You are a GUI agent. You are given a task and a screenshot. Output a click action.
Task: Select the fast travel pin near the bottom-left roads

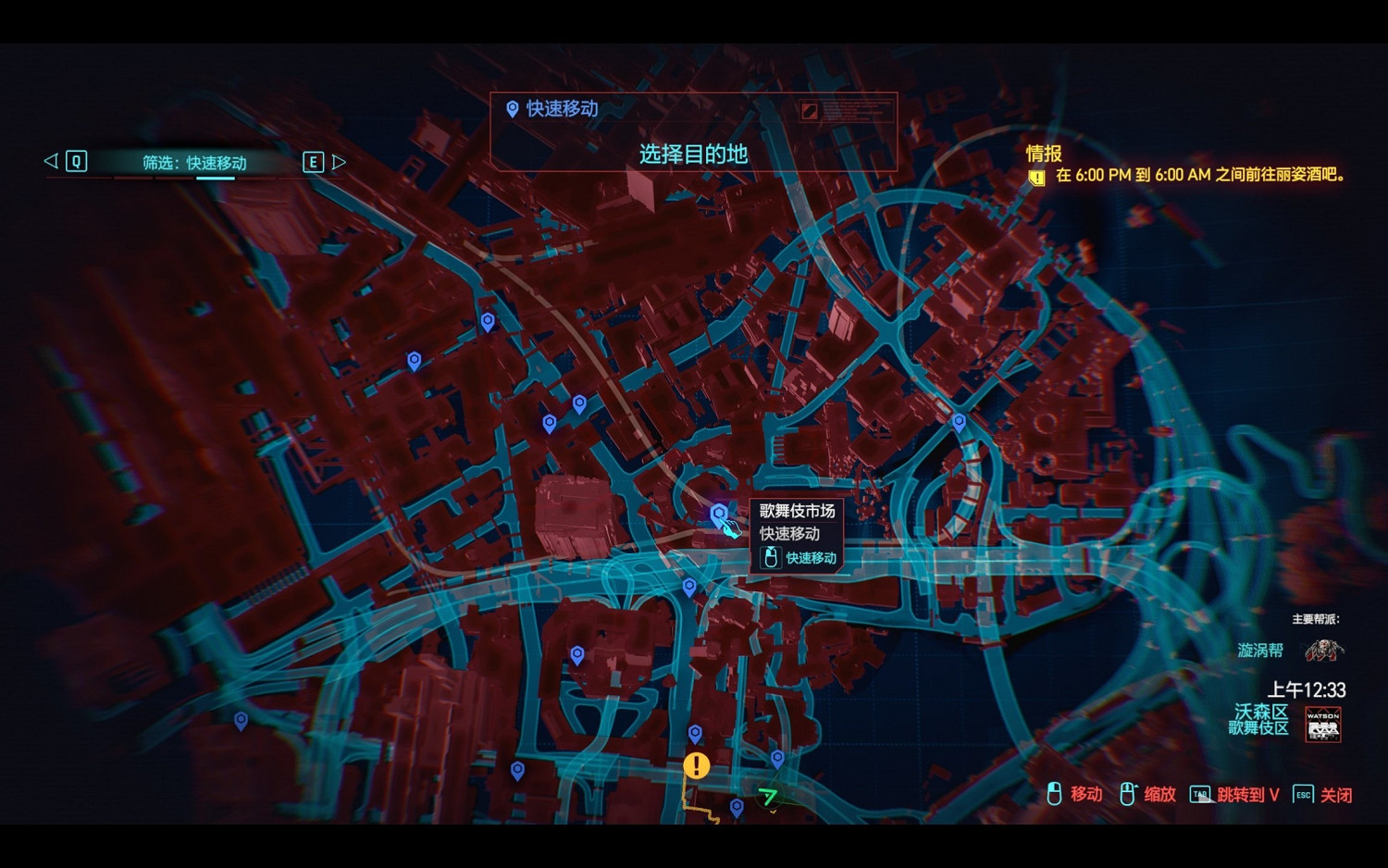pos(243,718)
